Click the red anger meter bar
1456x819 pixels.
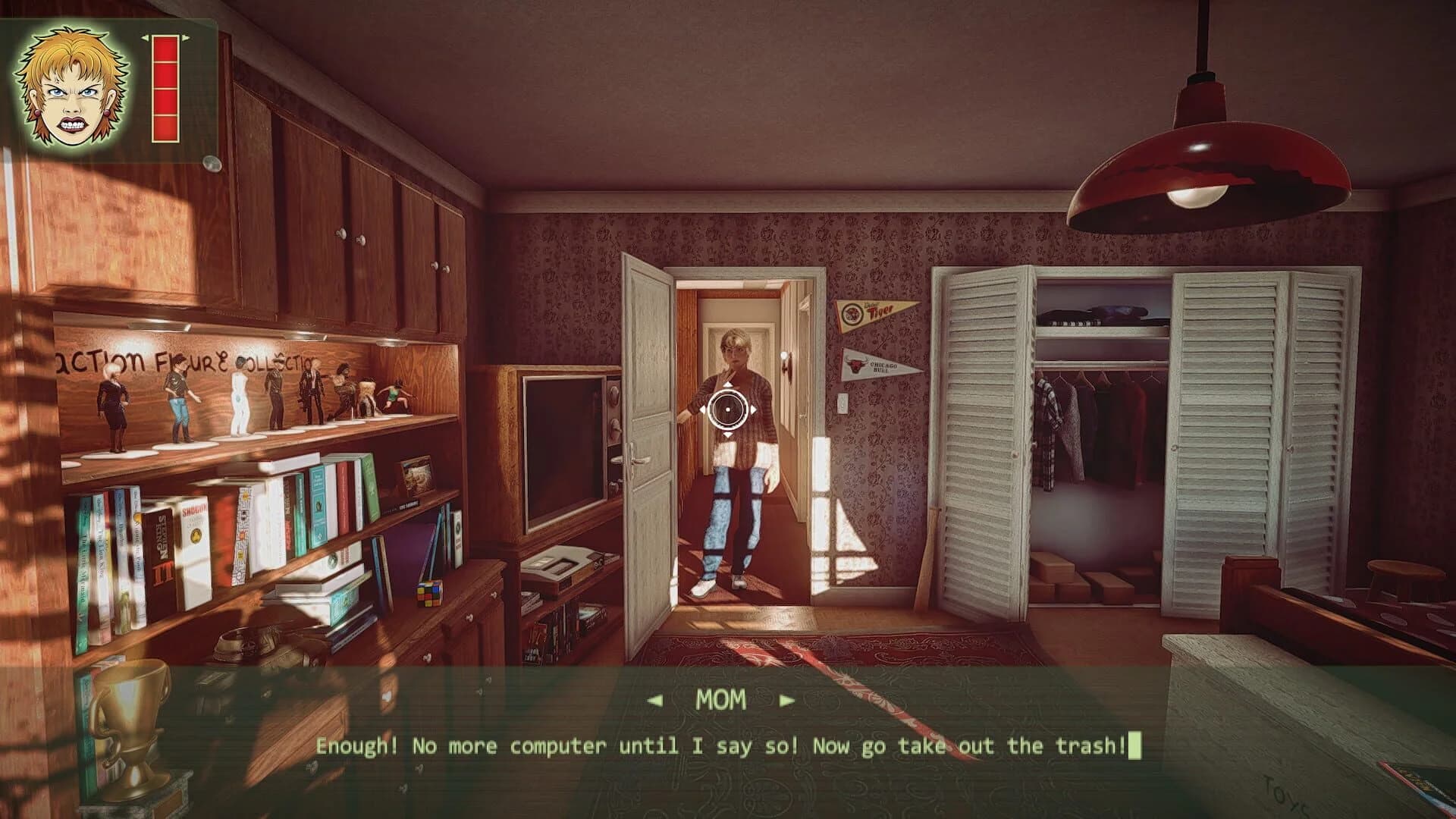click(165, 87)
